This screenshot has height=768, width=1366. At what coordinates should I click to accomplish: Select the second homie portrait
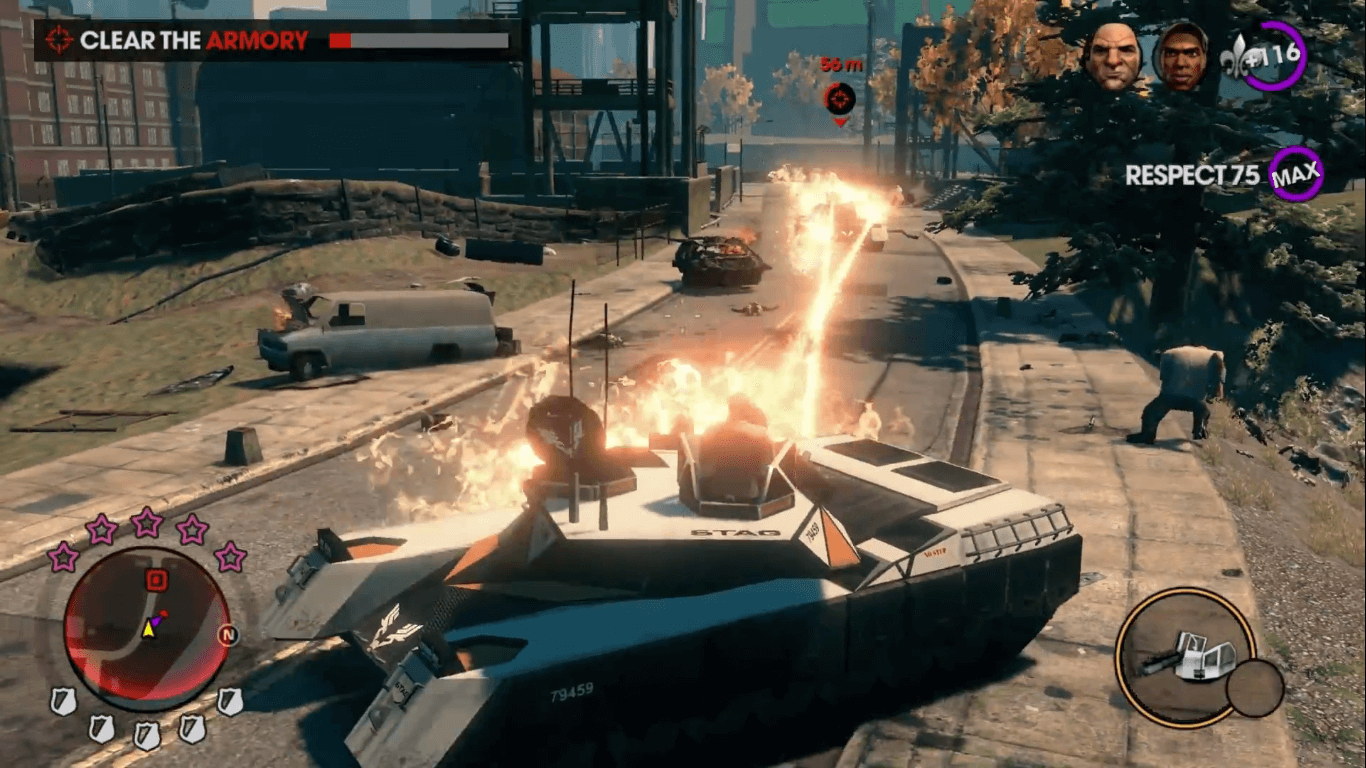coord(1180,57)
